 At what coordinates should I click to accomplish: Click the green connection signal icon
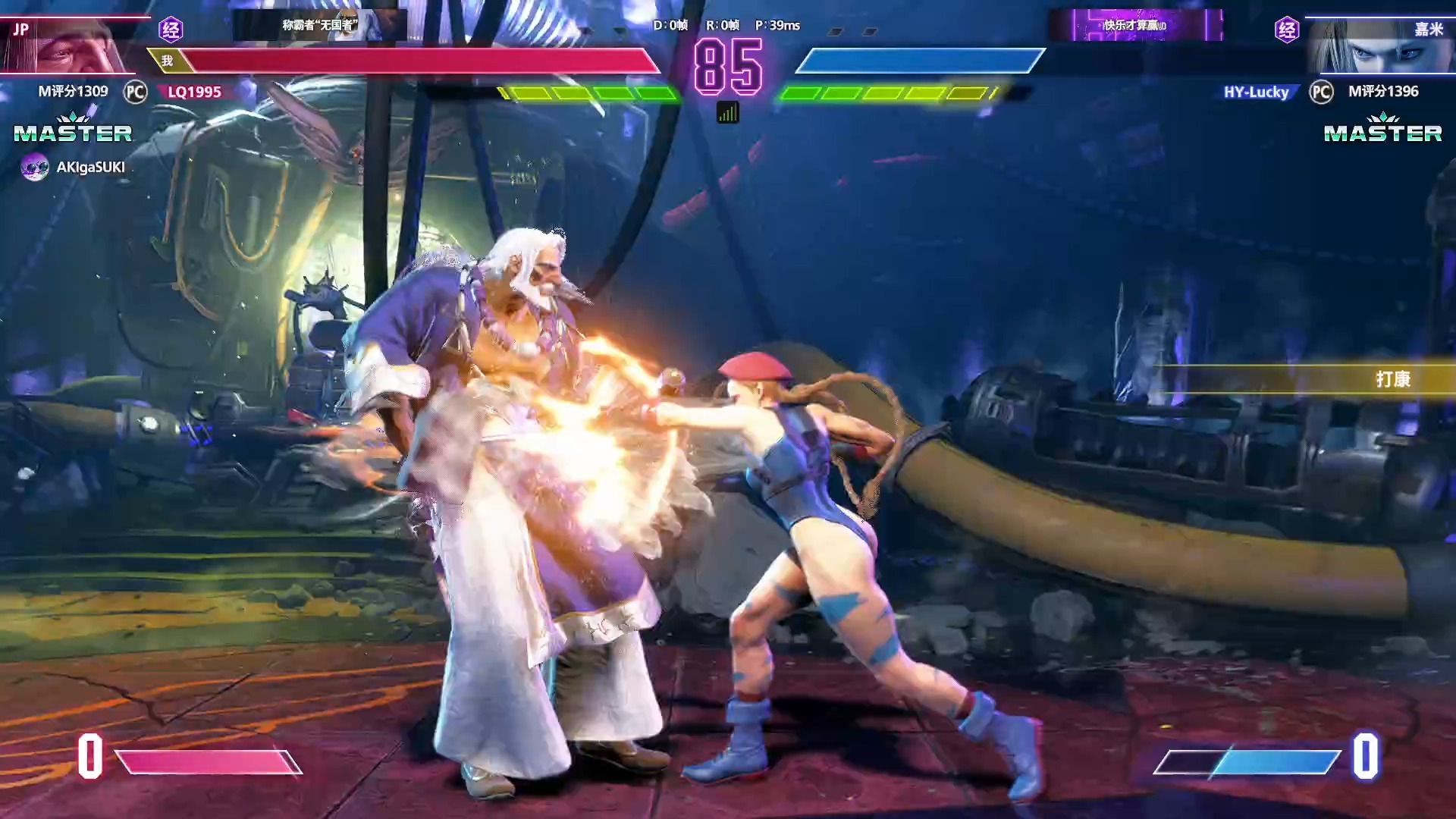coord(727,114)
